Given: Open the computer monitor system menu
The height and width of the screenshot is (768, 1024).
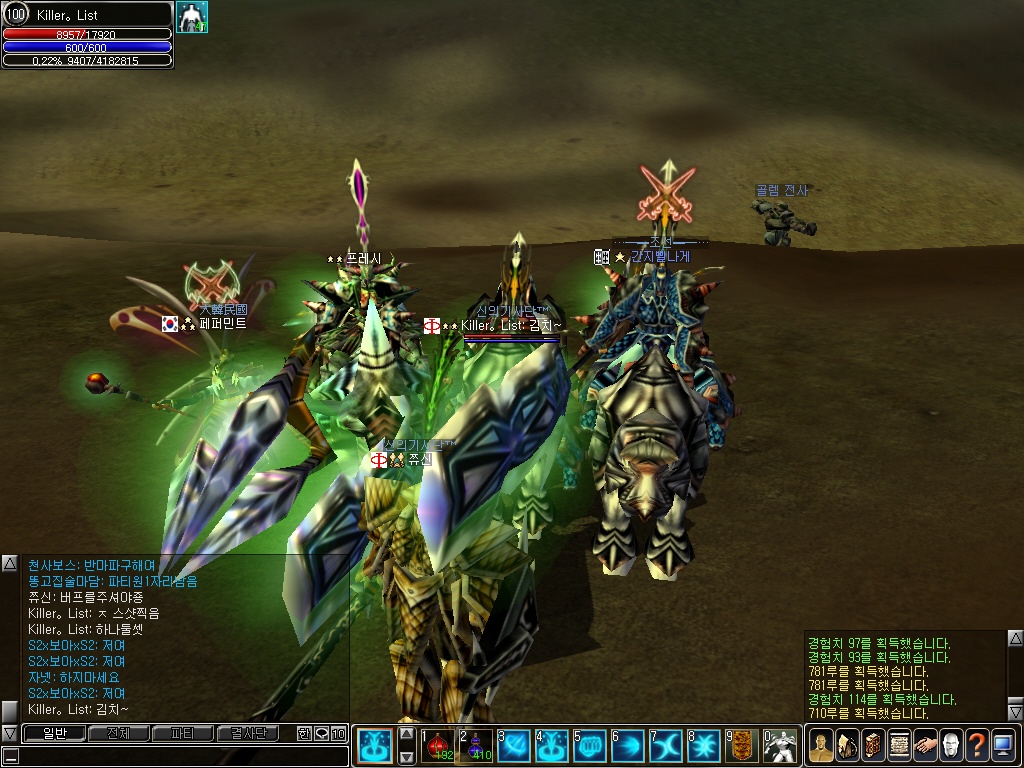Looking at the screenshot, I should [x=1003, y=746].
